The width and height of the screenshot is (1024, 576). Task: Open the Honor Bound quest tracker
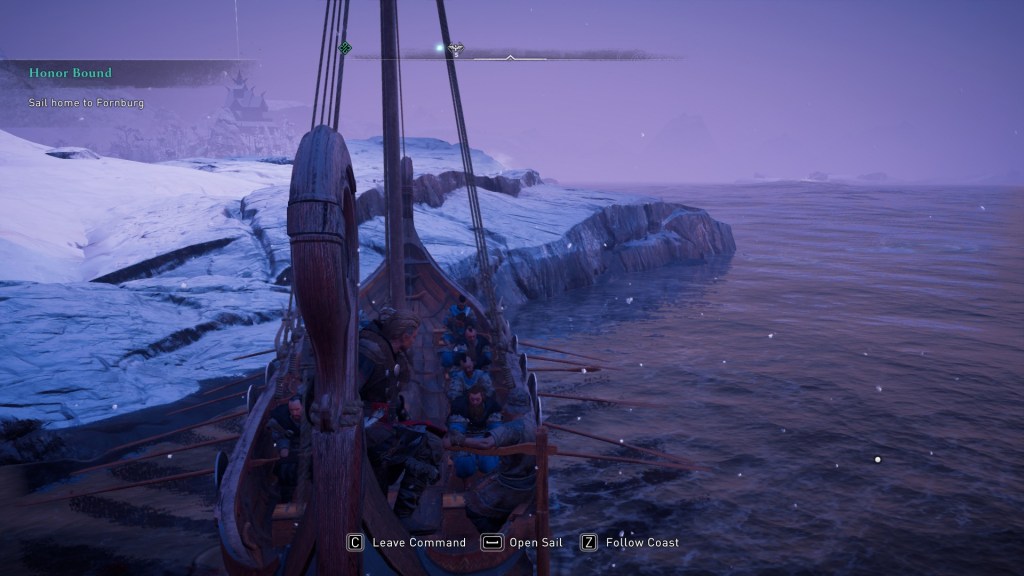70,73
